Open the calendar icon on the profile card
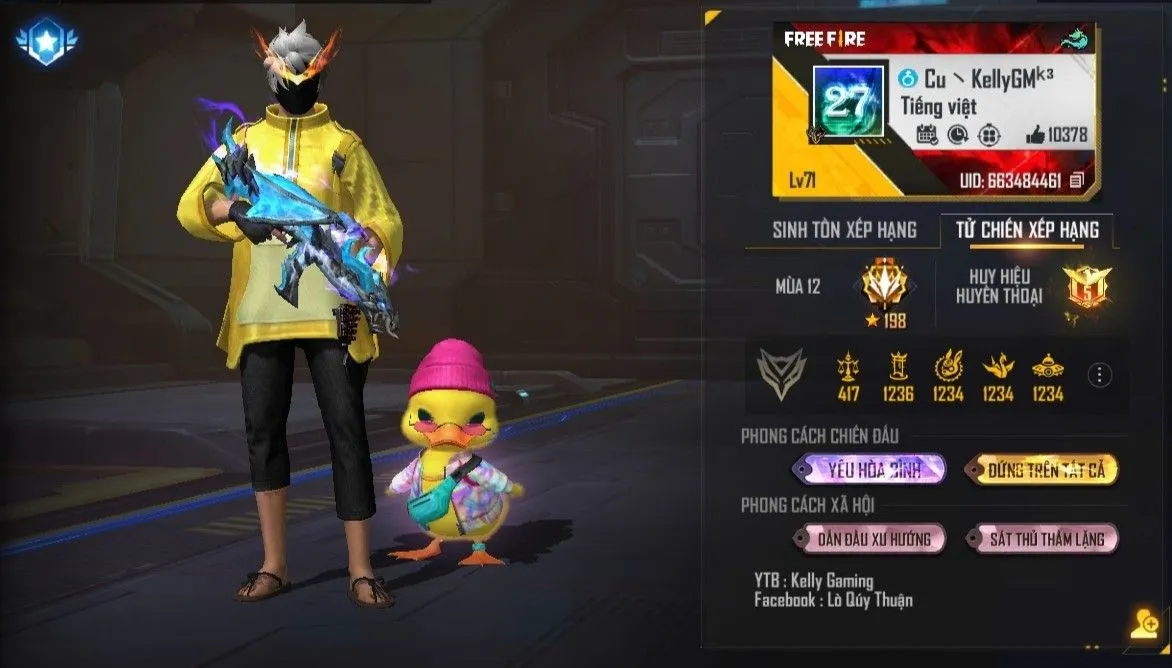The width and height of the screenshot is (1172, 668). click(926, 135)
